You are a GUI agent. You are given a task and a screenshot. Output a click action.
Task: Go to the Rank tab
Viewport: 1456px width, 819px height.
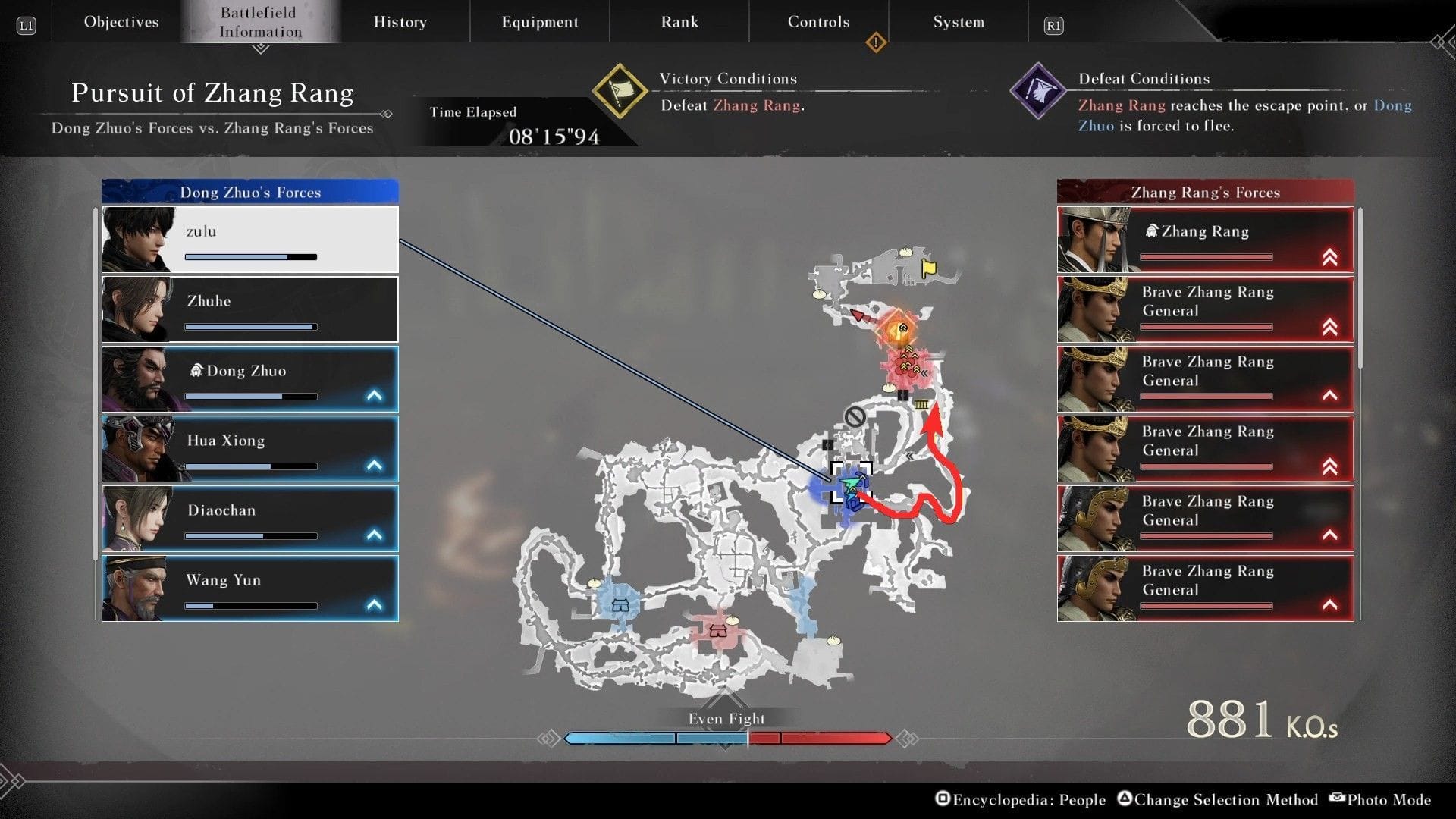pyautogui.click(x=679, y=22)
